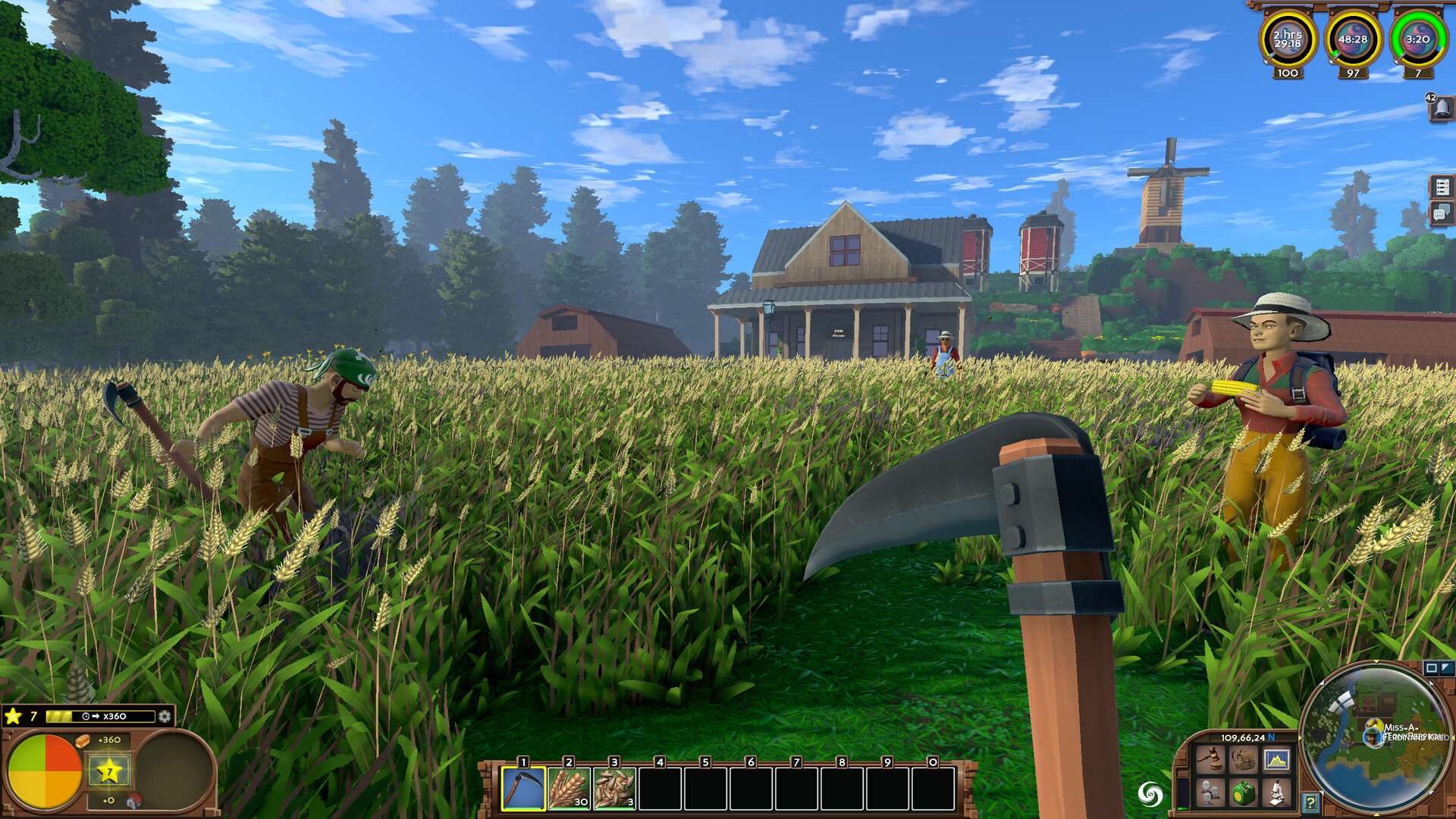The width and height of the screenshot is (1456, 819).
Task: Click the glowing star skill point button
Action: click(109, 772)
